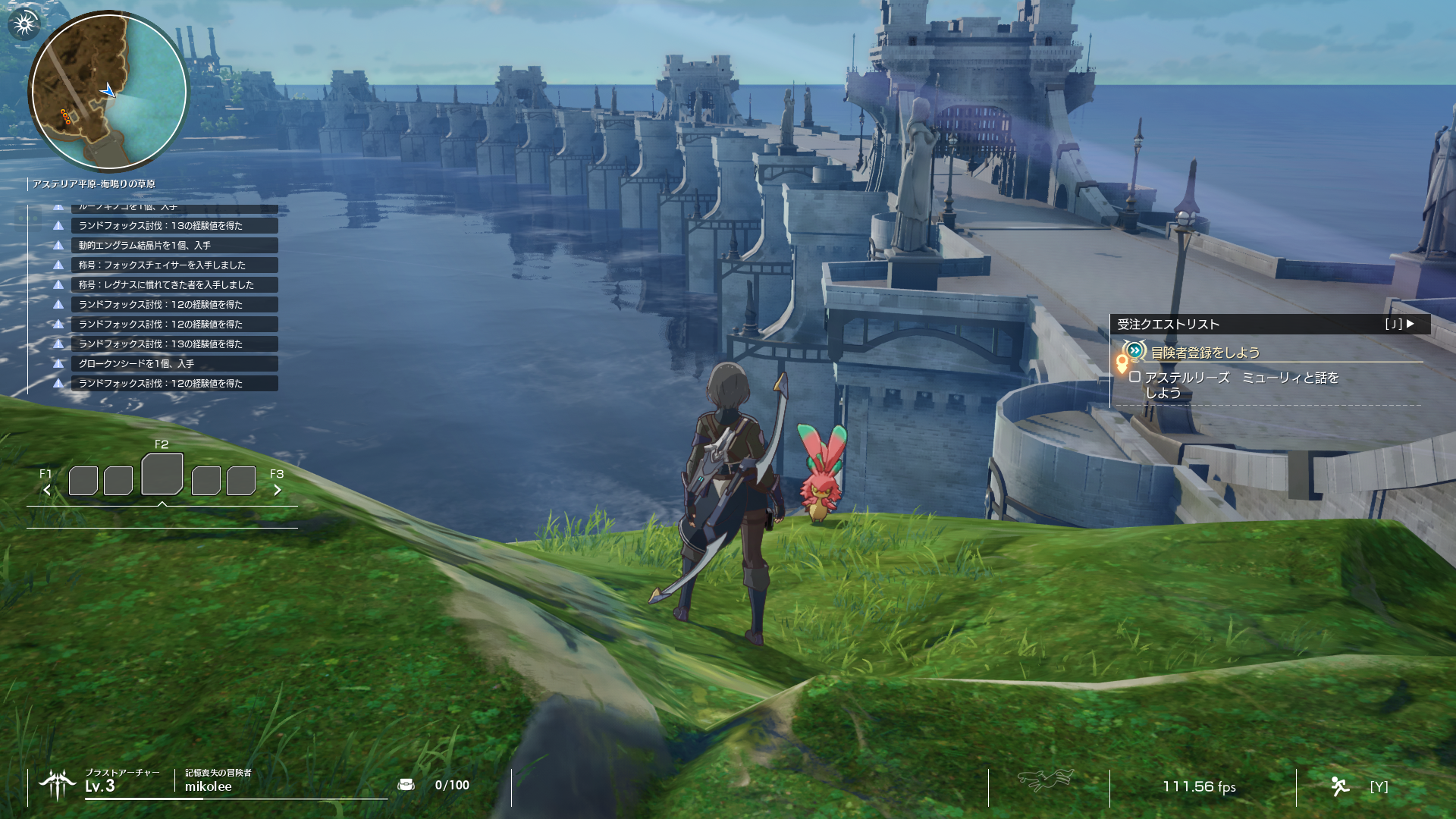
Task: Click the running figure dash icon
Action: [1340, 786]
